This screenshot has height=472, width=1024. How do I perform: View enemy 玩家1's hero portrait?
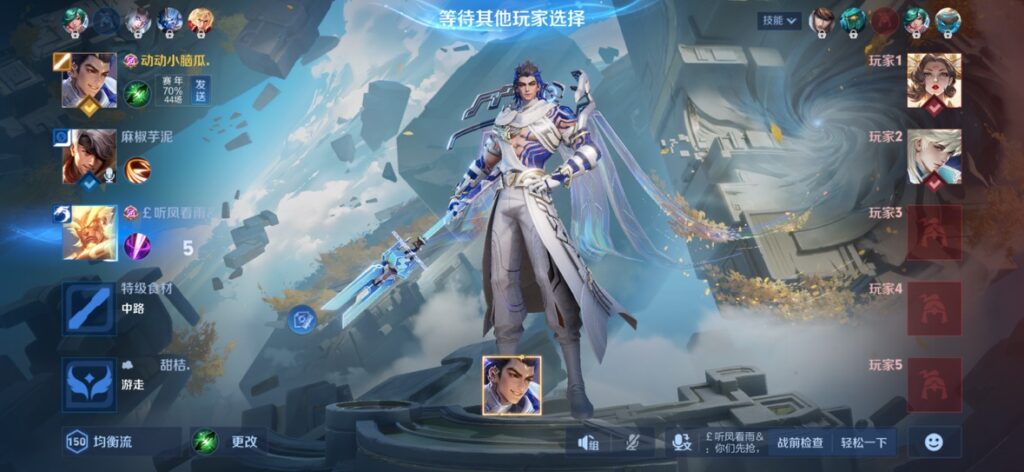pos(934,81)
